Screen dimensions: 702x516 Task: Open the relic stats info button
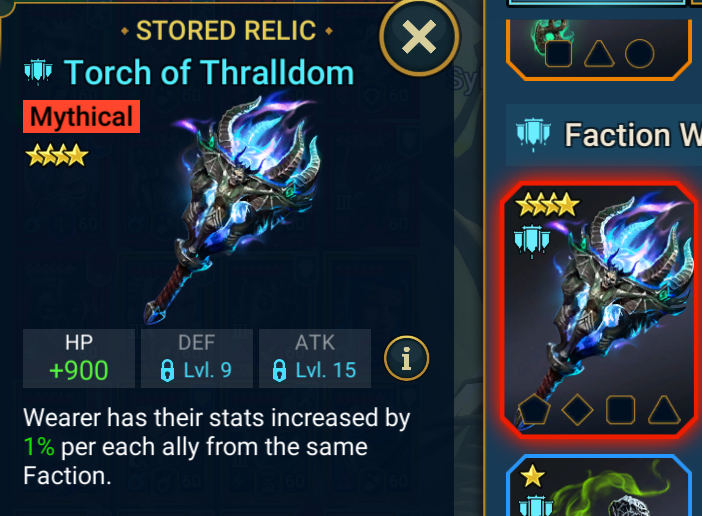click(x=406, y=357)
